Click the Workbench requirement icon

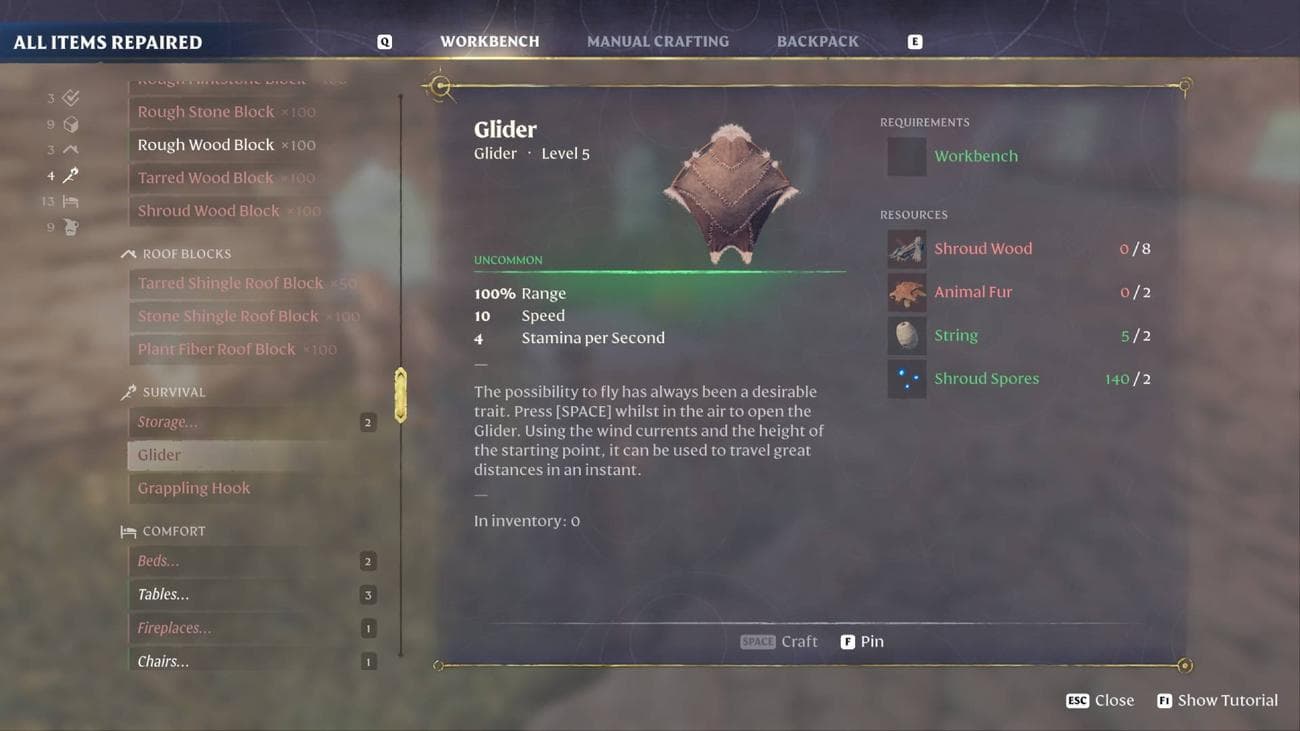point(906,156)
